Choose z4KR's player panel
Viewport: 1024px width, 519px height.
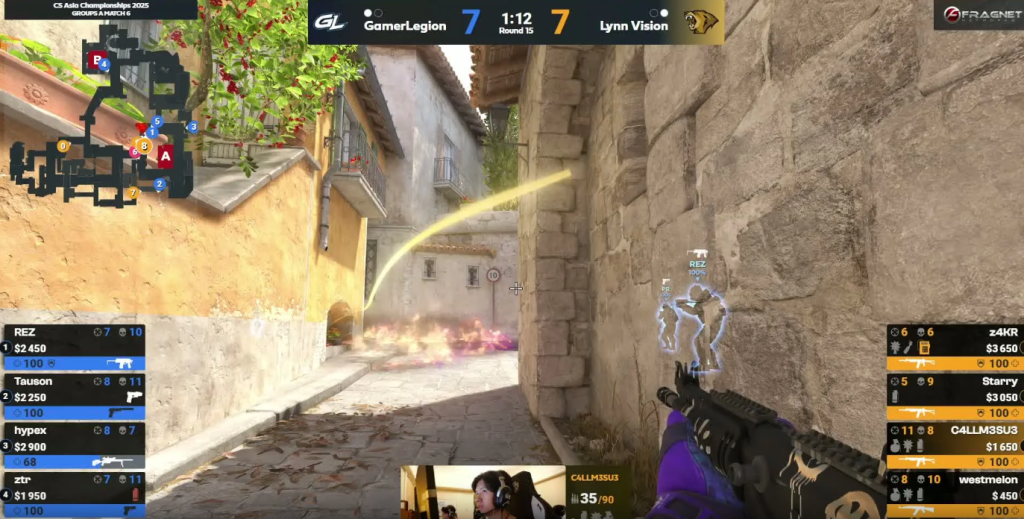click(954, 347)
